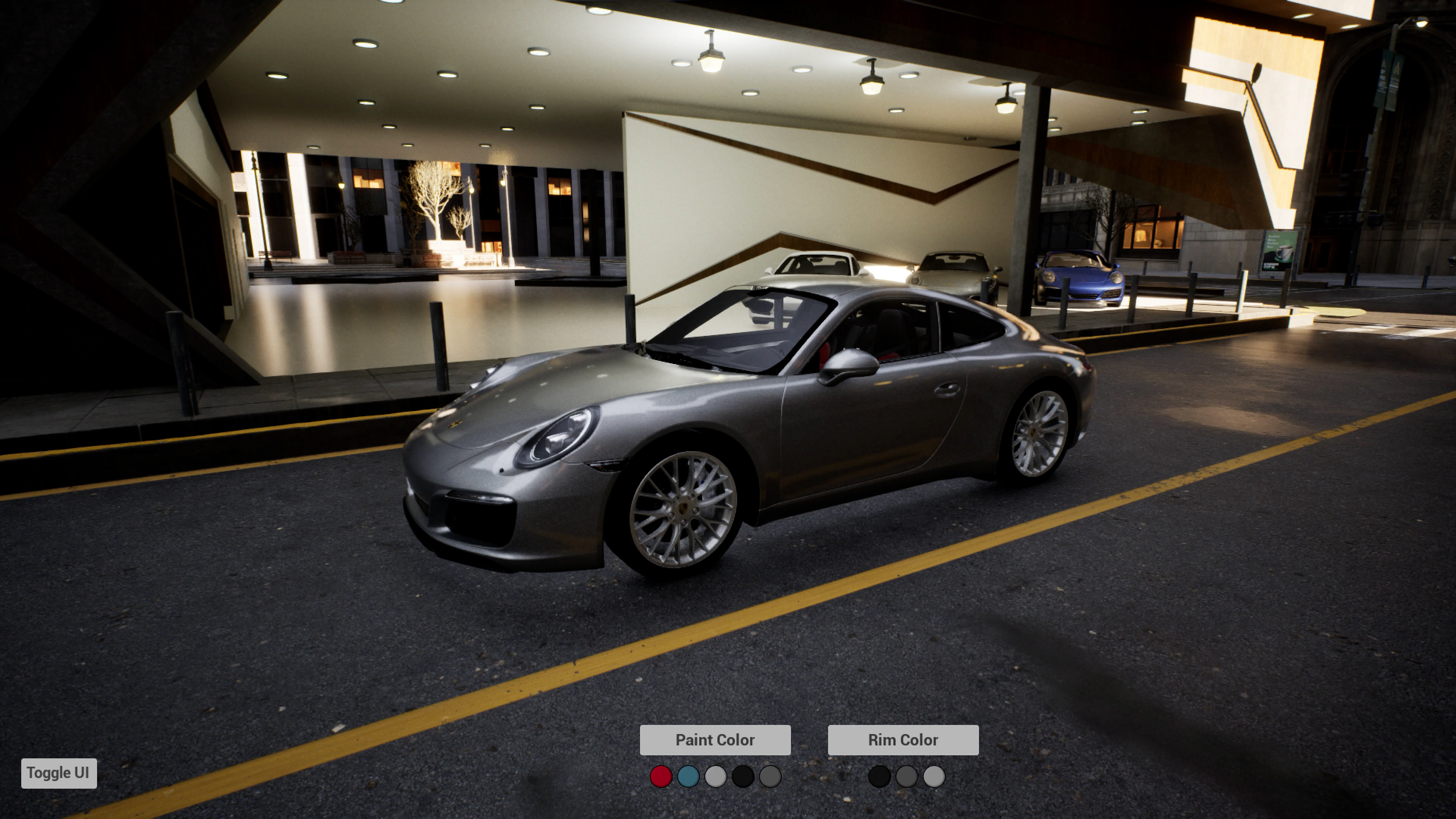Open the Rim Color options
The height and width of the screenshot is (819, 1456).
point(903,740)
